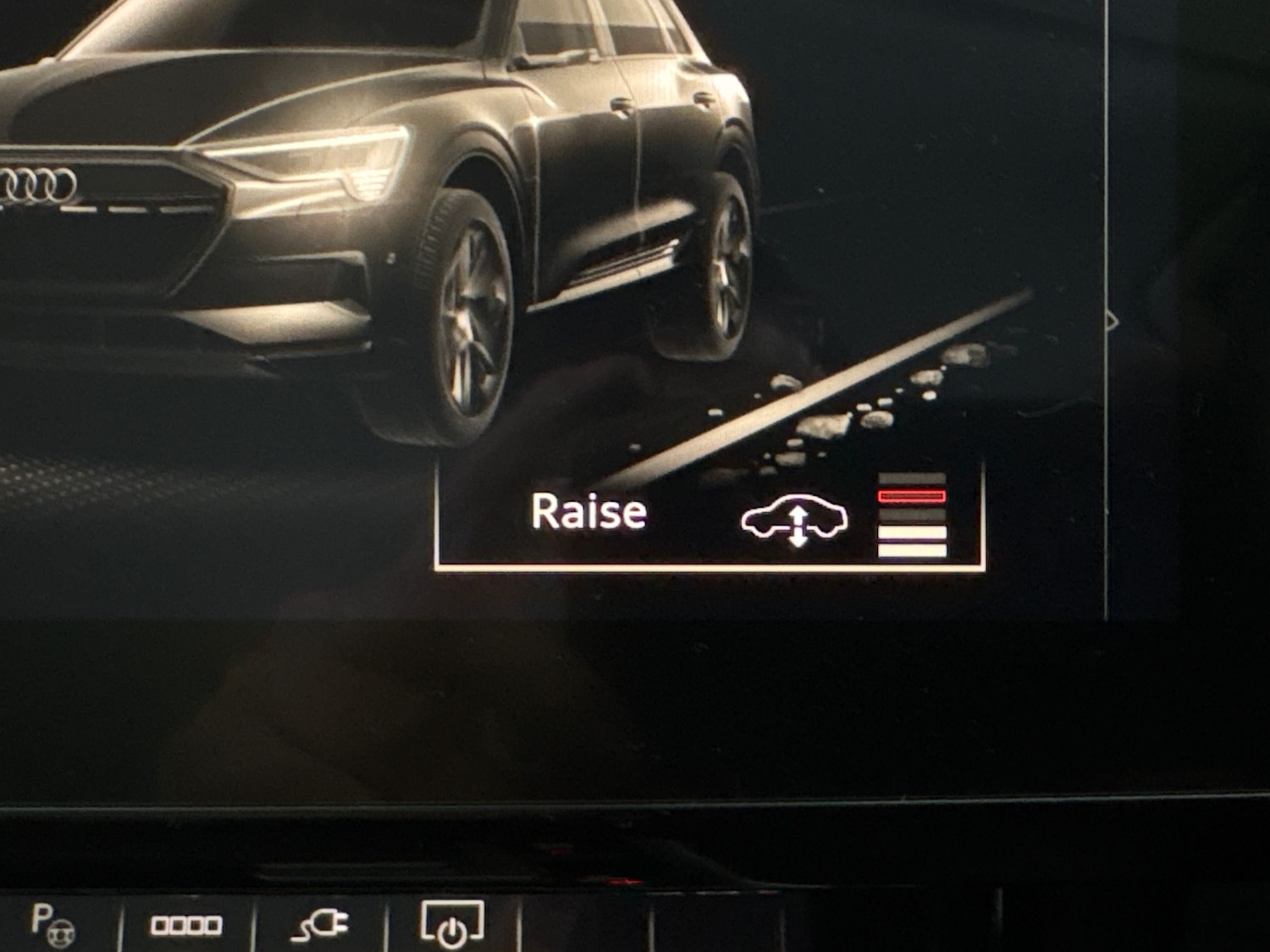
Task: Tap inside the Raise suspension panel
Action: 710,520
